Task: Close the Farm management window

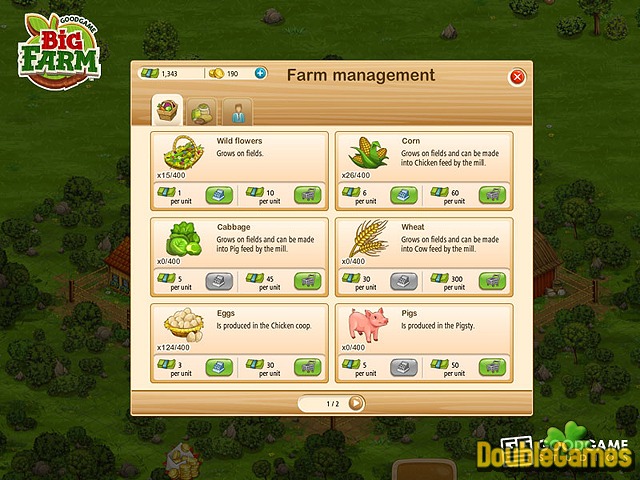Action: (x=517, y=76)
